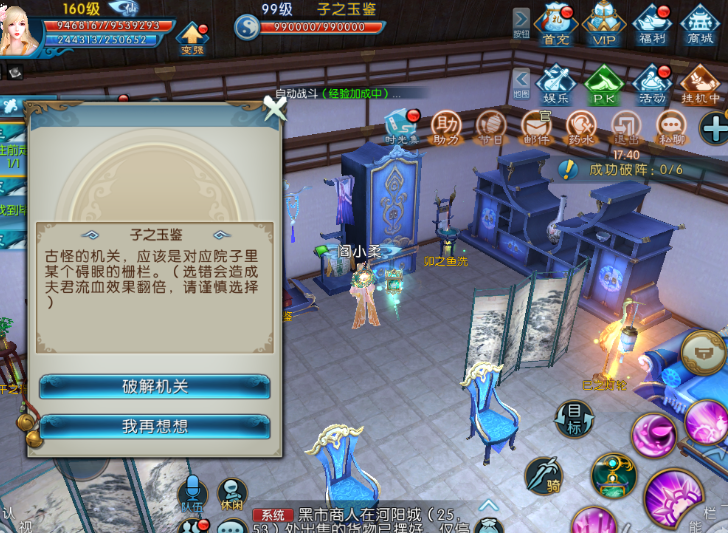Image resolution: width=728 pixels, height=533 pixels.
Task: Toggle the green PK mode icon
Action: click(x=604, y=85)
